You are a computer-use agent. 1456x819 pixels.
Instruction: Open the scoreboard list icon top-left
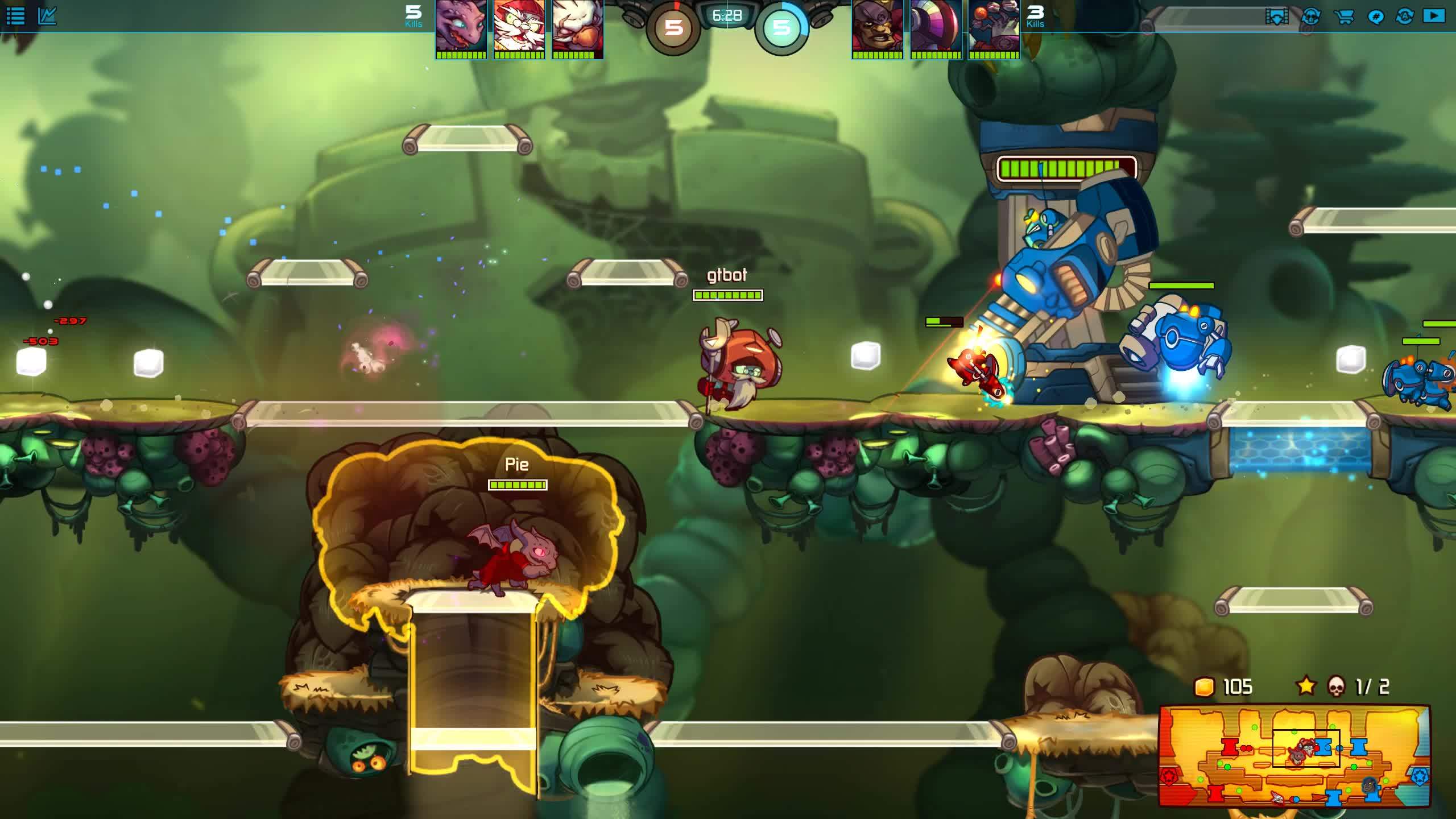pyautogui.click(x=16, y=15)
